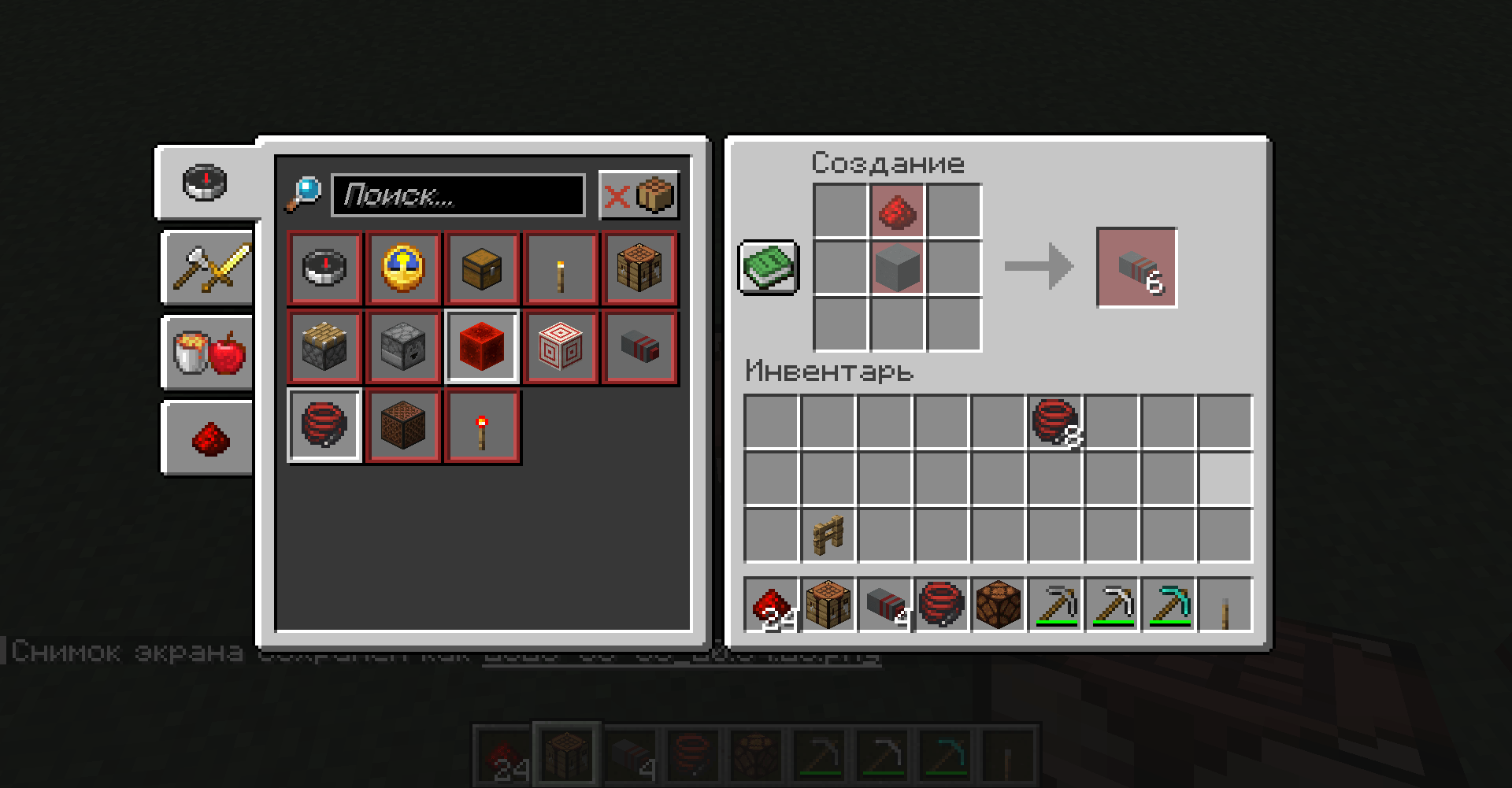Select the redstone torch recipe
This screenshot has height=788, width=1512.
pos(482,426)
